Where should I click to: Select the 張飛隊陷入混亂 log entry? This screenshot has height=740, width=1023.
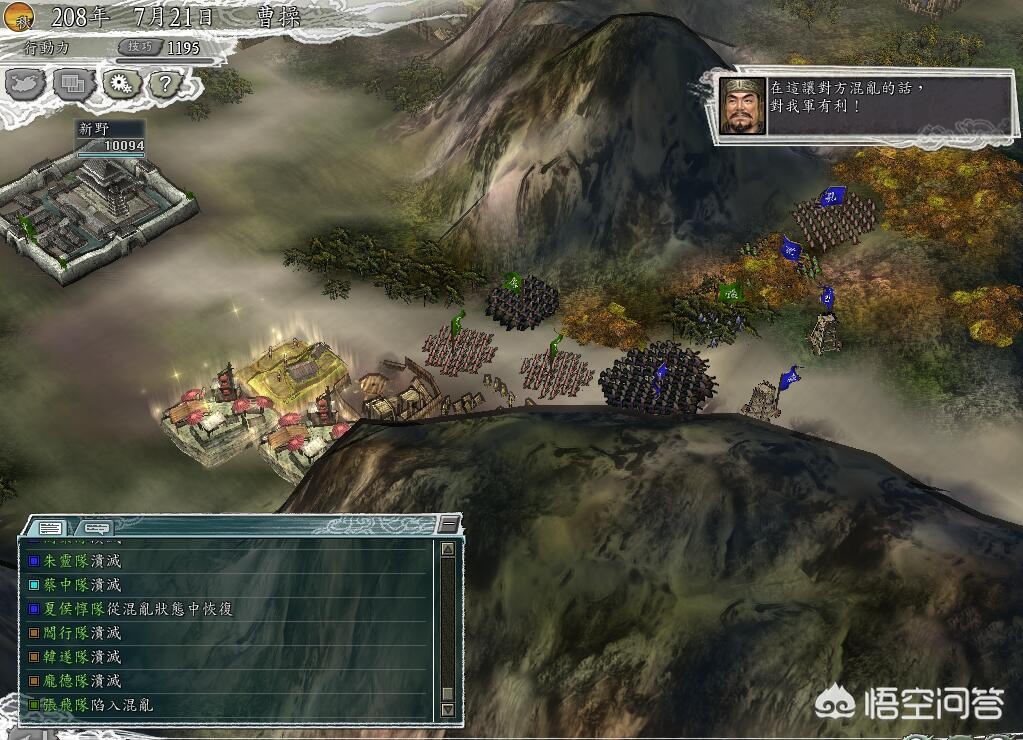point(97,705)
